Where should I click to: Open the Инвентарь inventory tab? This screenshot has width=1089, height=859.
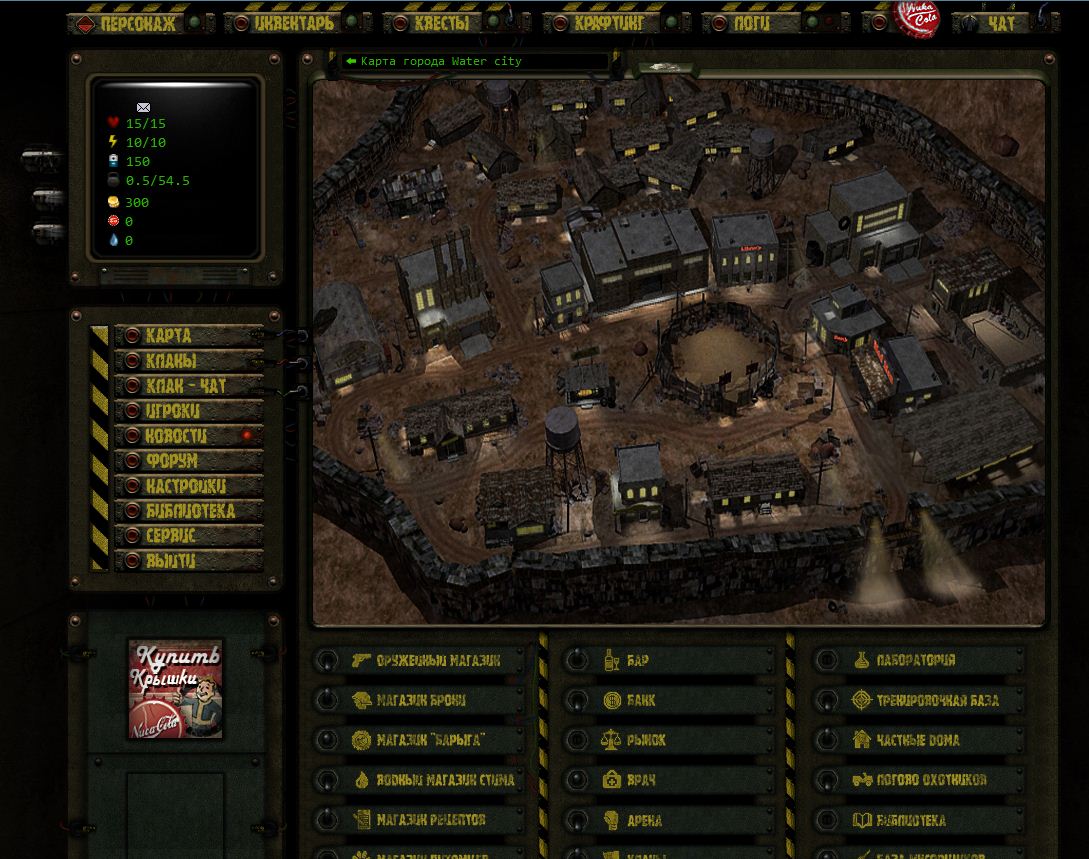pos(294,23)
